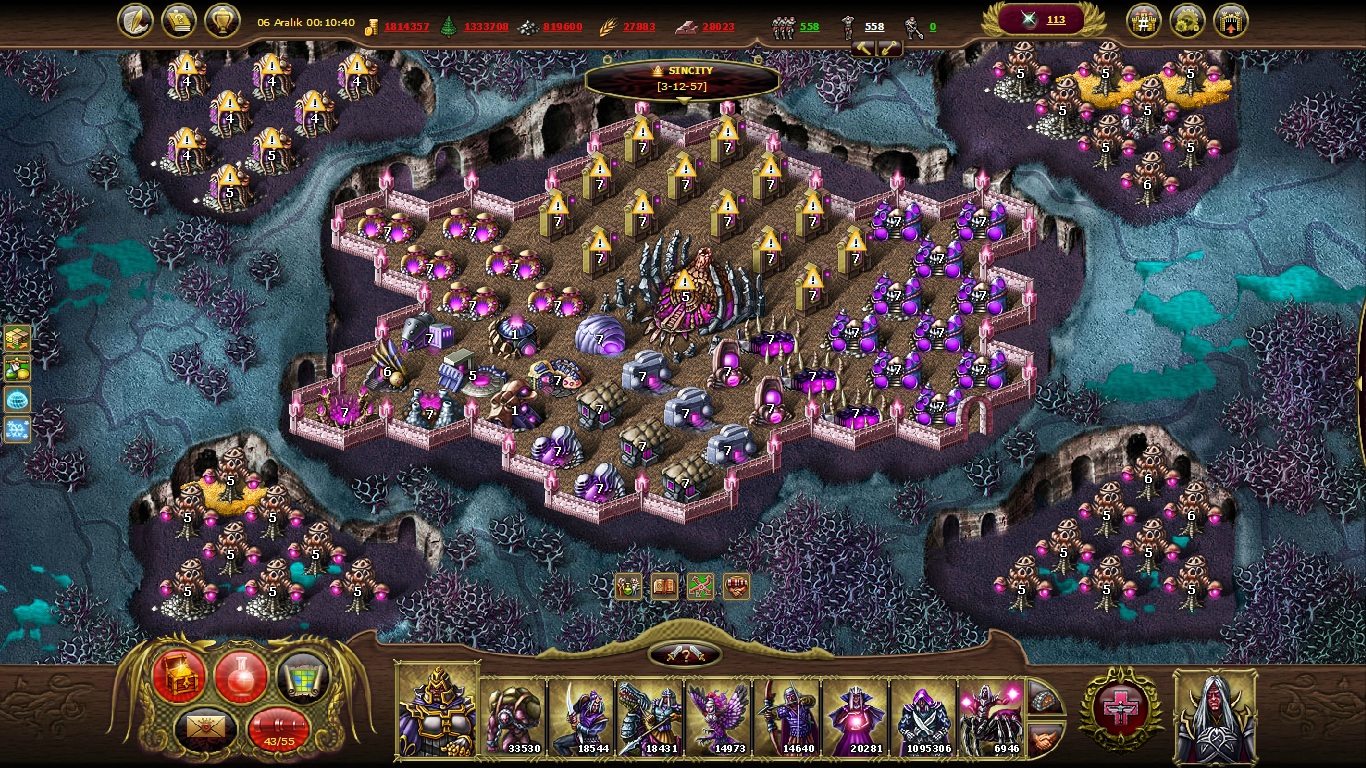Click the gold trophy rankings icon
Image resolution: width=1366 pixels, height=768 pixels.
tap(222, 20)
